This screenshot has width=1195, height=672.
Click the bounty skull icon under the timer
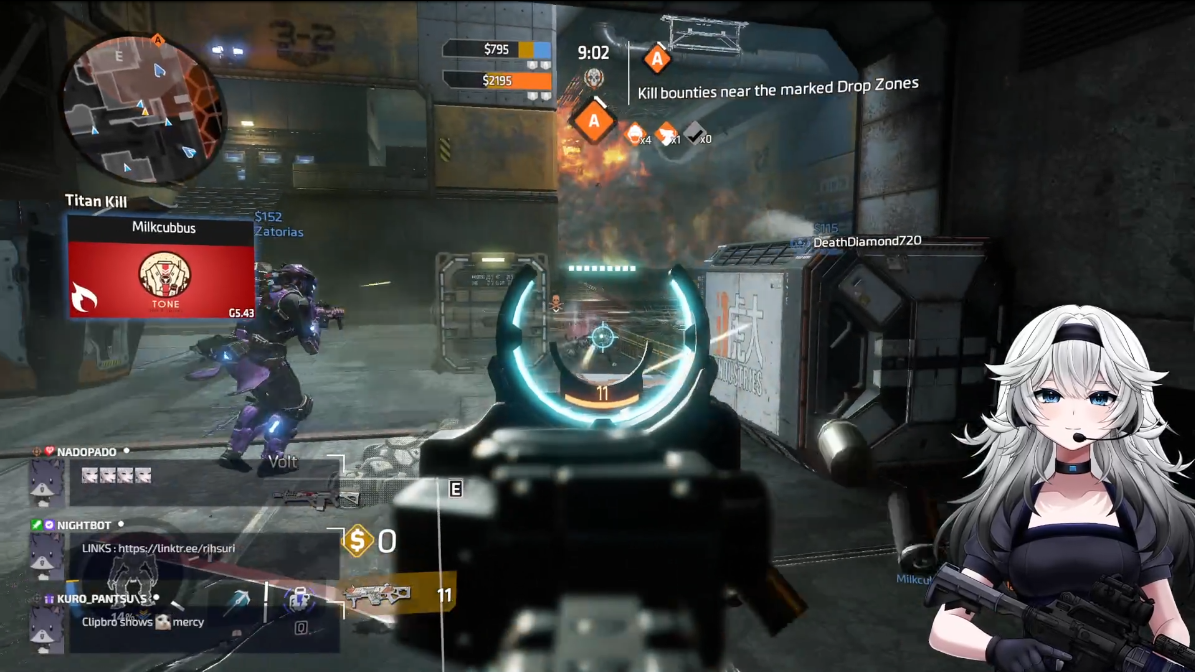pyautogui.click(x=594, y=79)
